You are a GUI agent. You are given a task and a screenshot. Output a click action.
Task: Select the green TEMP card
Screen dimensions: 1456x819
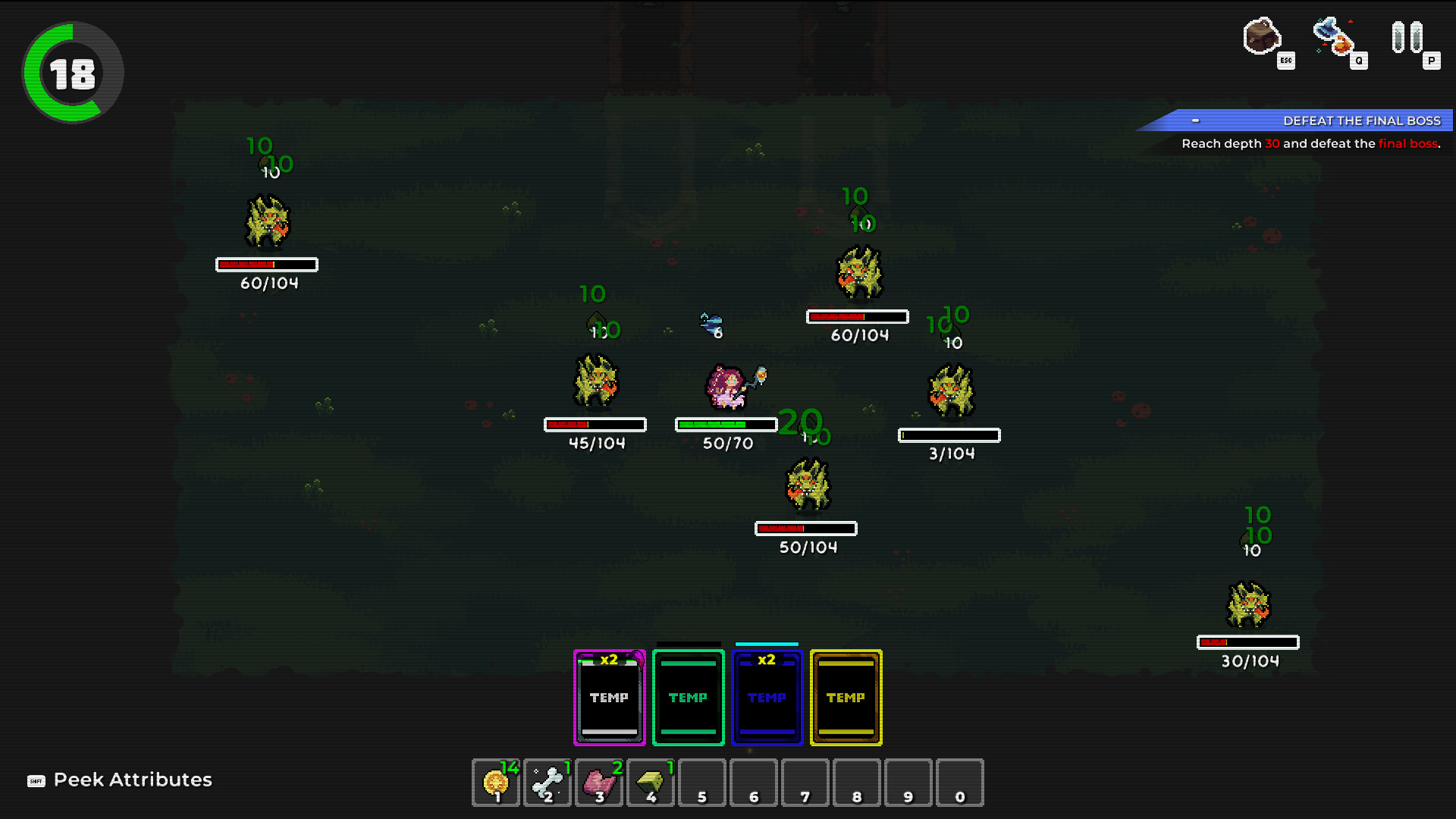coord(688,697)
